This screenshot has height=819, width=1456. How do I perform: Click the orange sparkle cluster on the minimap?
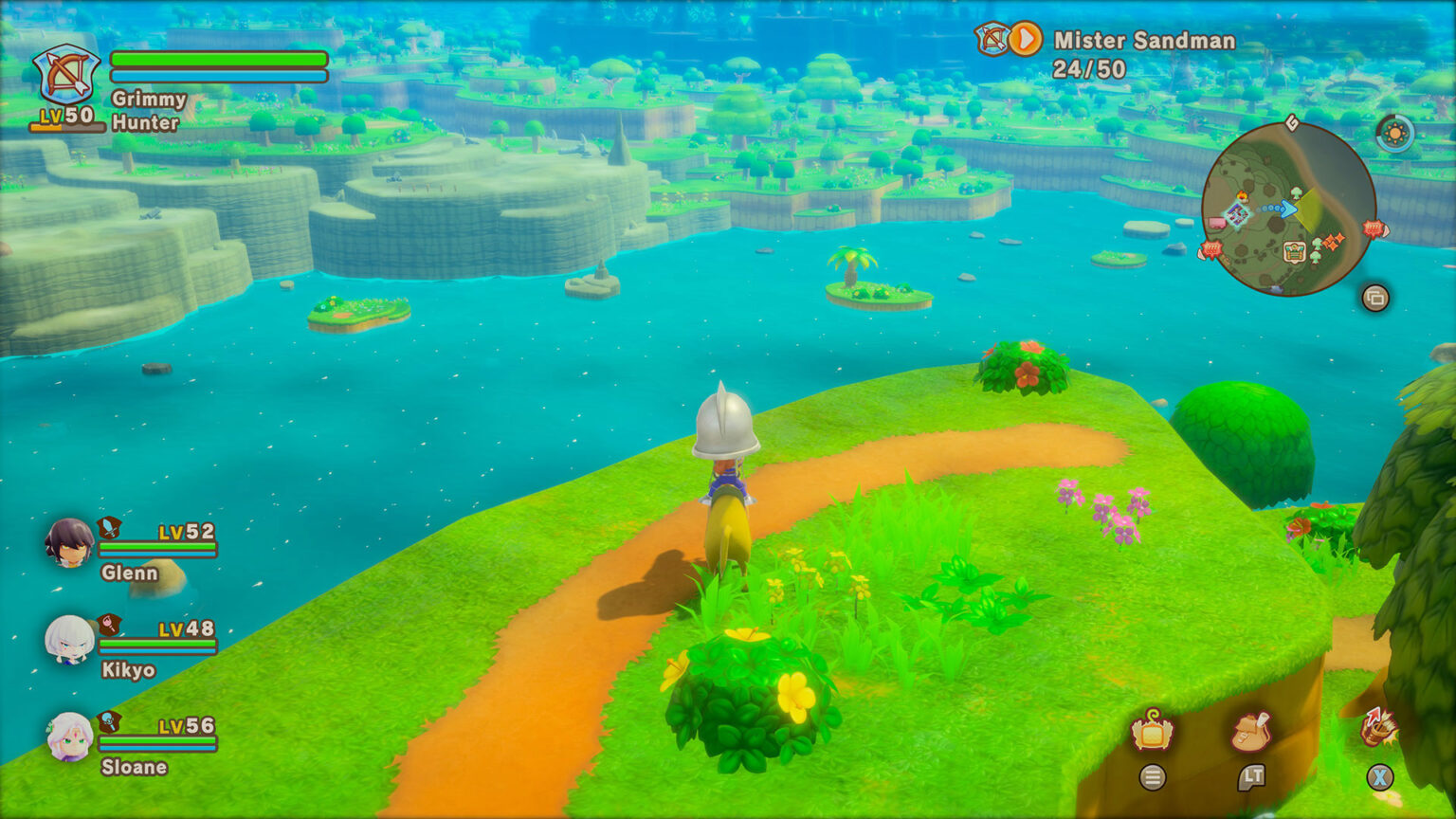(1334, 242)
